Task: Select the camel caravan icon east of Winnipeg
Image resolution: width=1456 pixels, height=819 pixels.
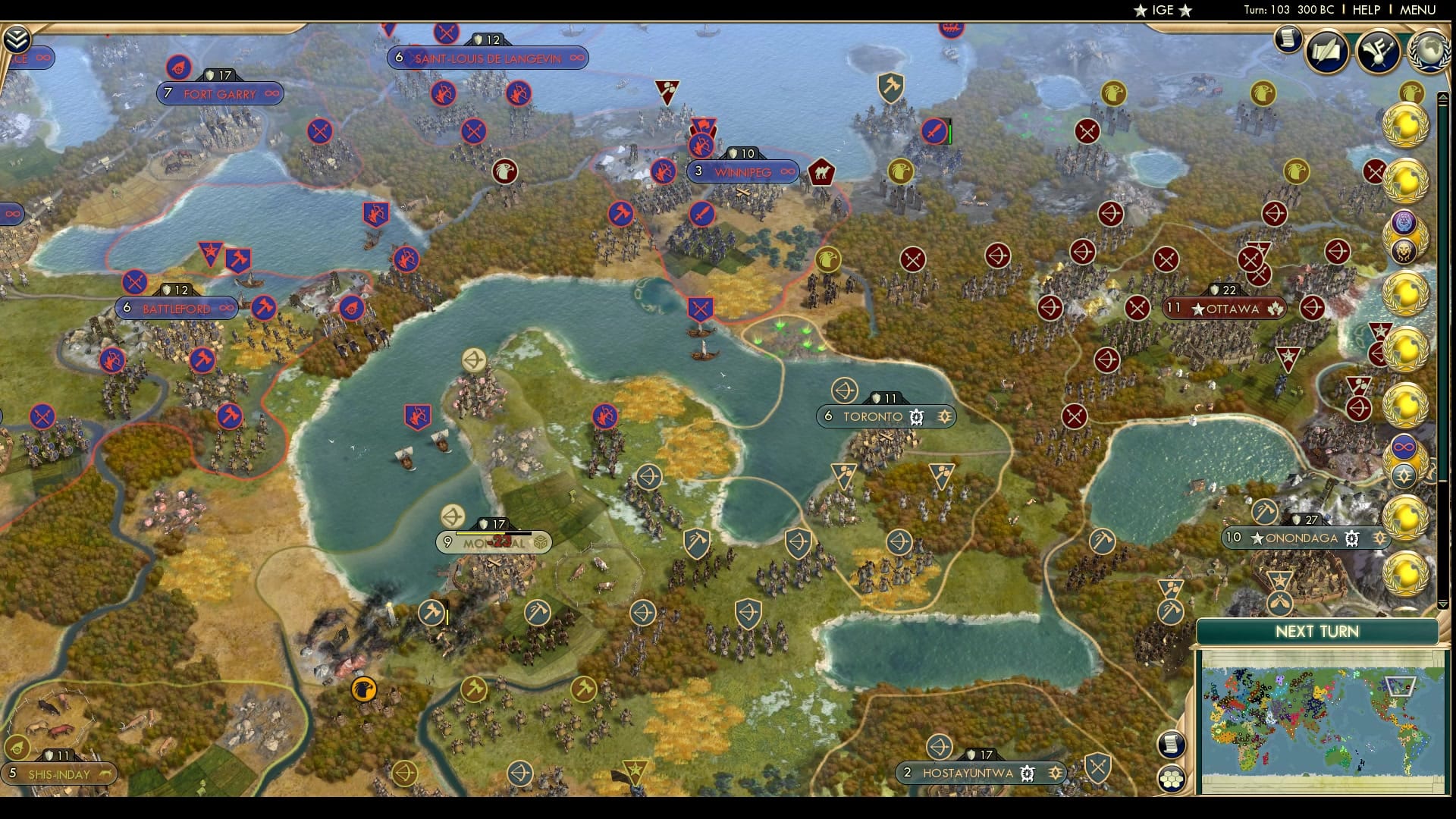Action: coord(821,171)
